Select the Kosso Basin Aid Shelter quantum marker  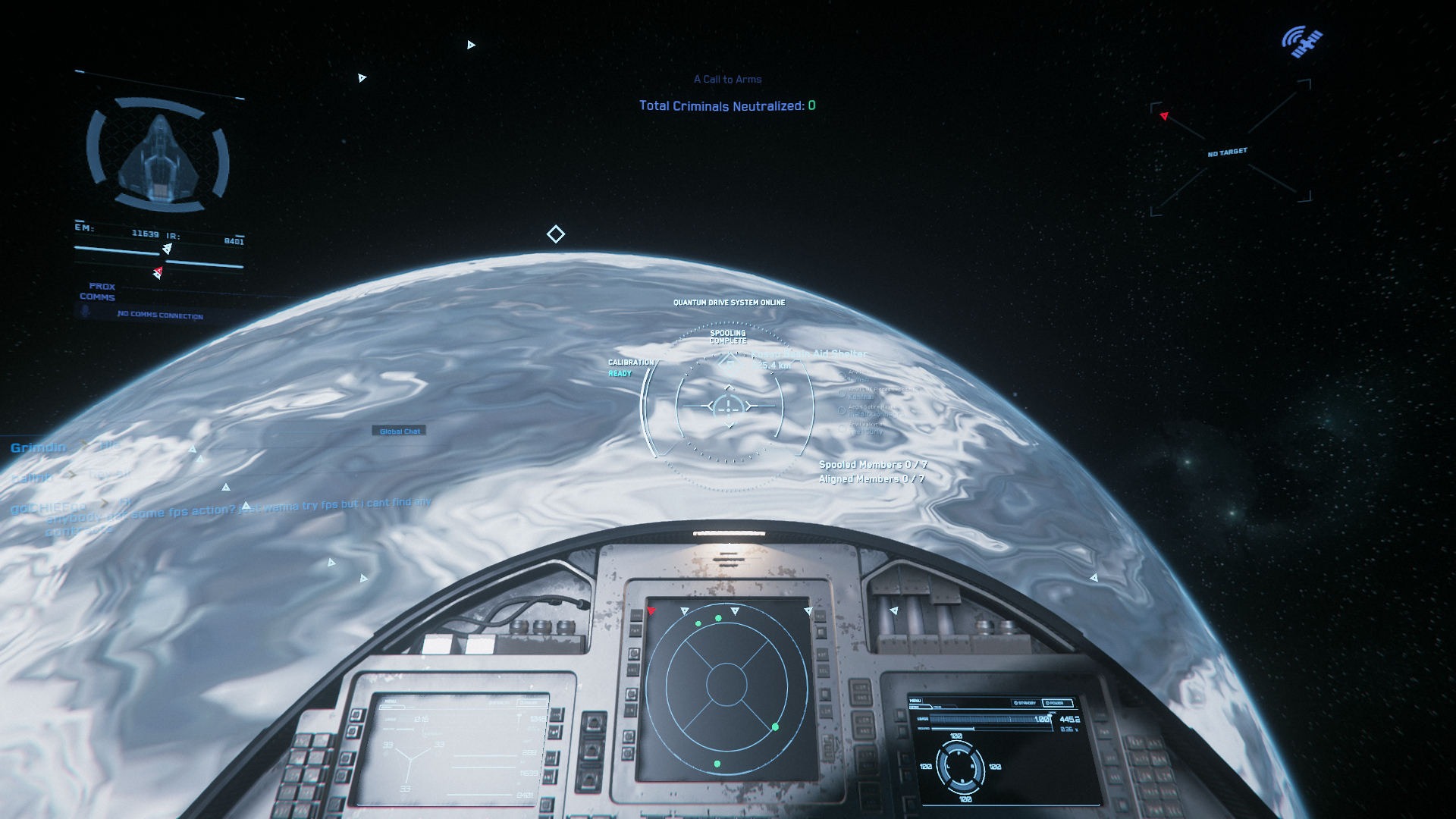click(808, 354)
